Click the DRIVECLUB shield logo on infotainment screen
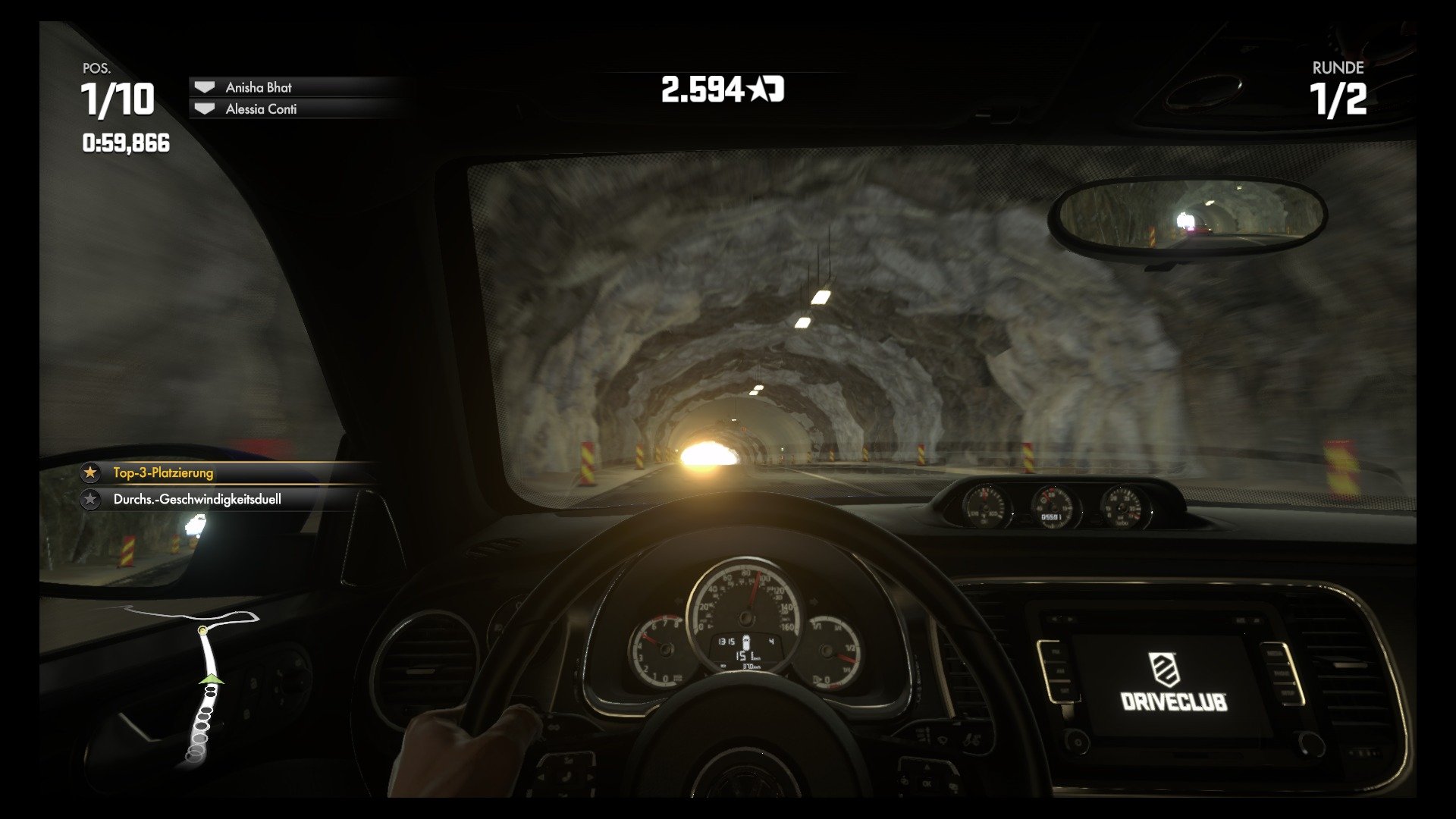The height and width of the screenshot is (819, 1456). 1165,670
